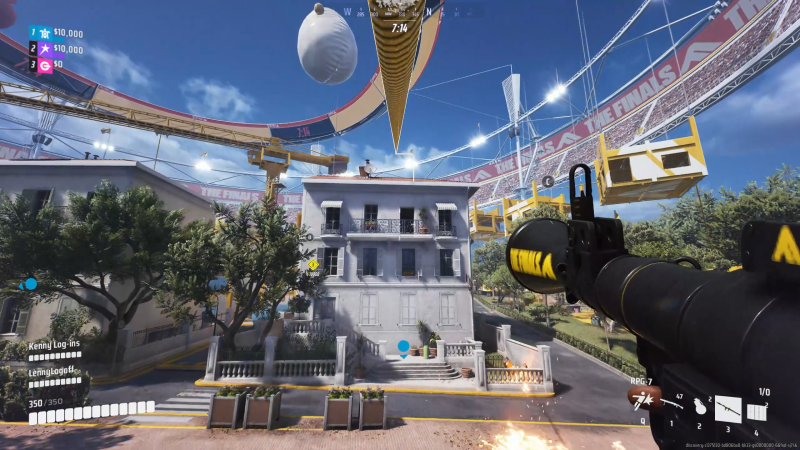800x450 pixels.
Task: Click the first-place turtle team icon
Action: coord(45,33)
